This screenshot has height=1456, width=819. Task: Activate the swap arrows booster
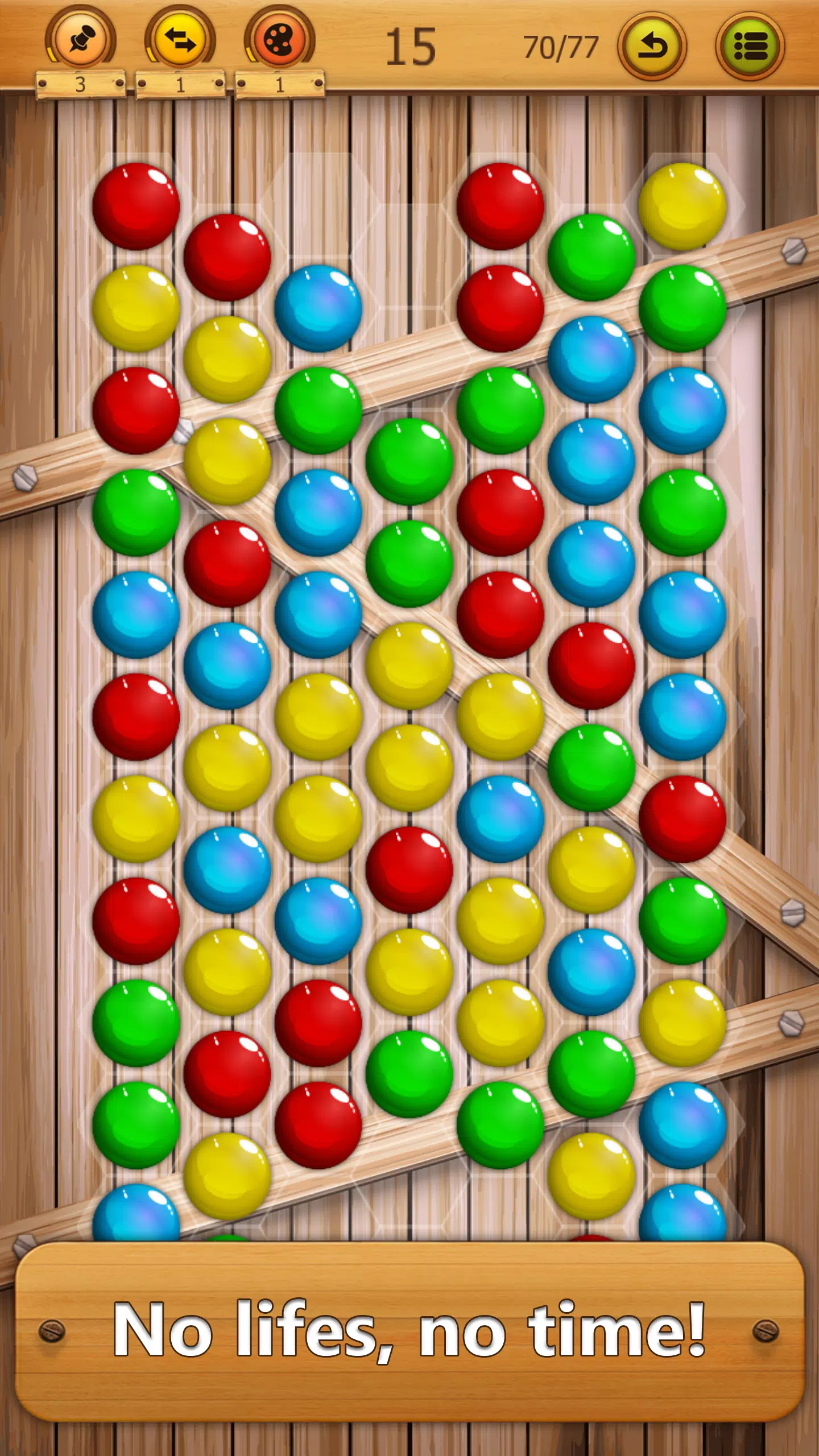pos(181,40)
